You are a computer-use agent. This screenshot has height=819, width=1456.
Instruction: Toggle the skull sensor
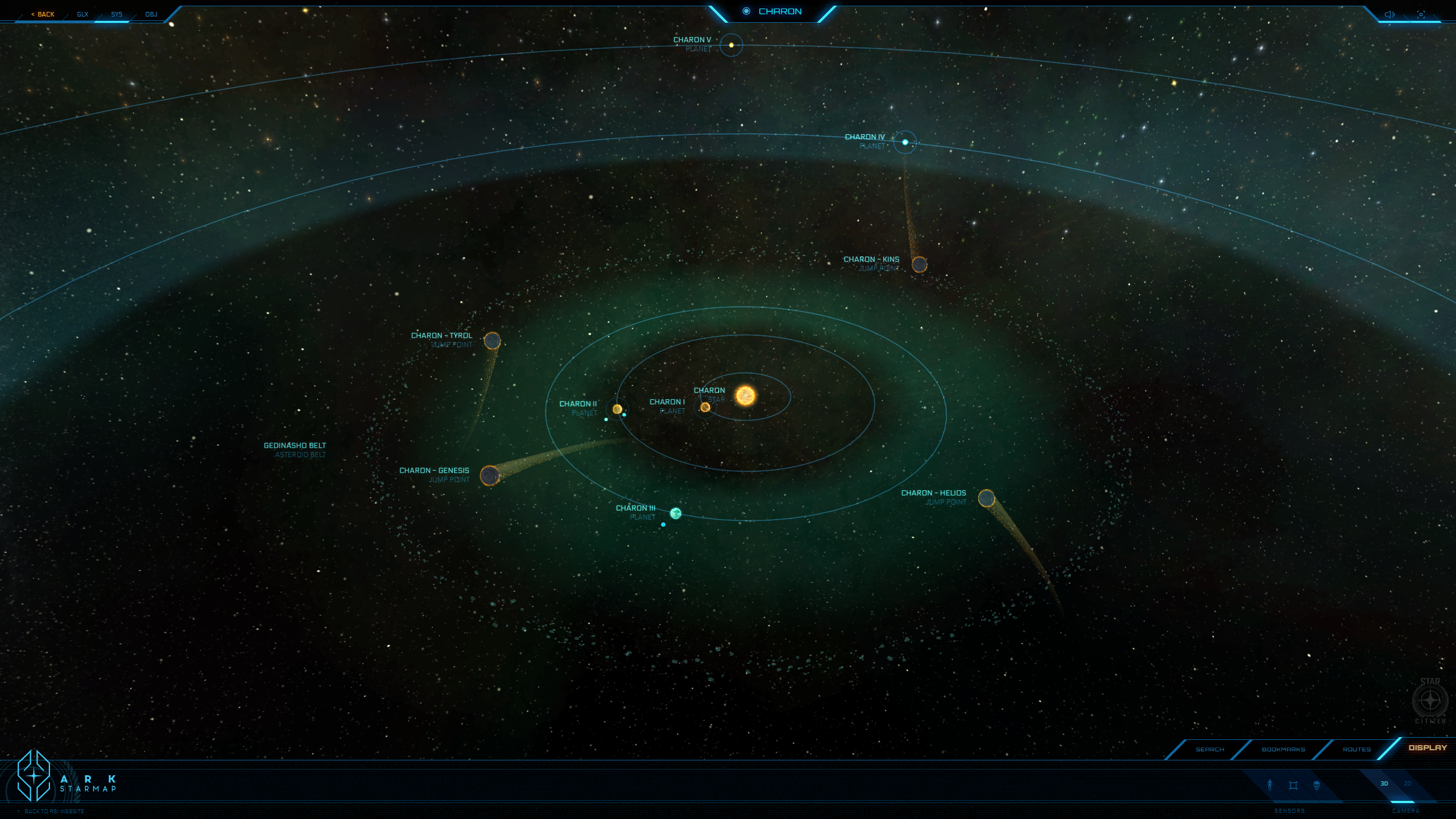pyautogui.click(x=1317, y=785)
